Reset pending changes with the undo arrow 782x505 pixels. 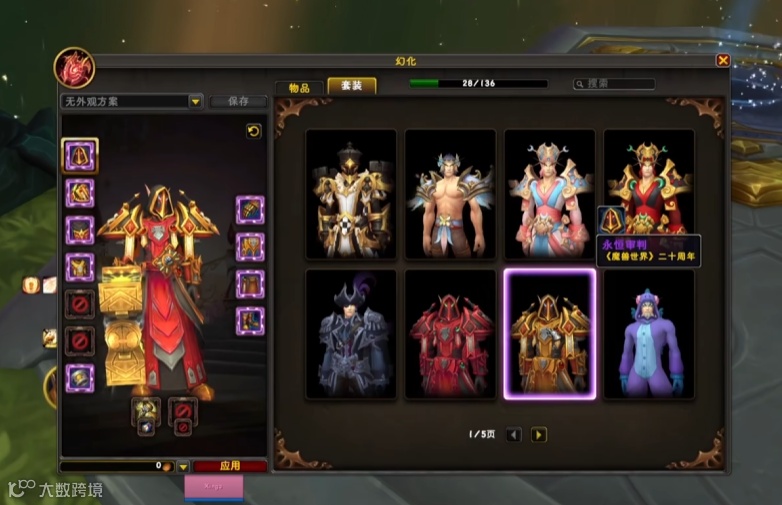point(254,131)
